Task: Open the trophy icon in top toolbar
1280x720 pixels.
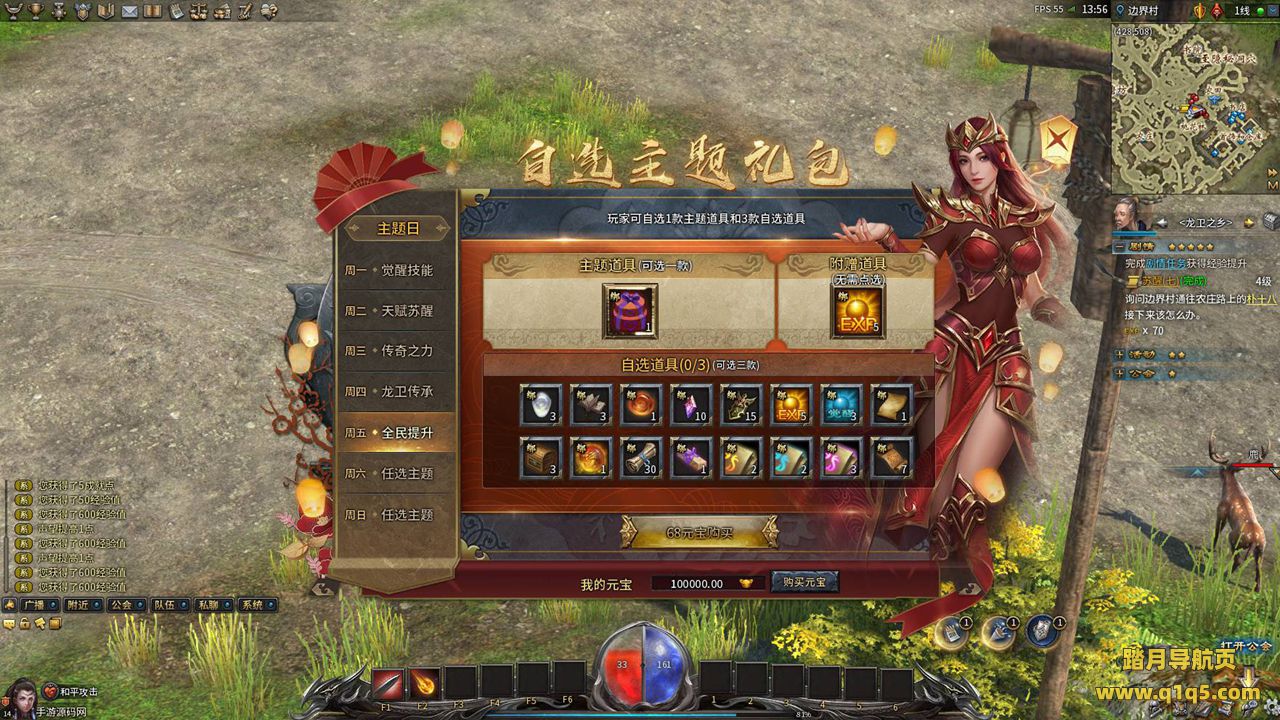Action: point(36,11)
